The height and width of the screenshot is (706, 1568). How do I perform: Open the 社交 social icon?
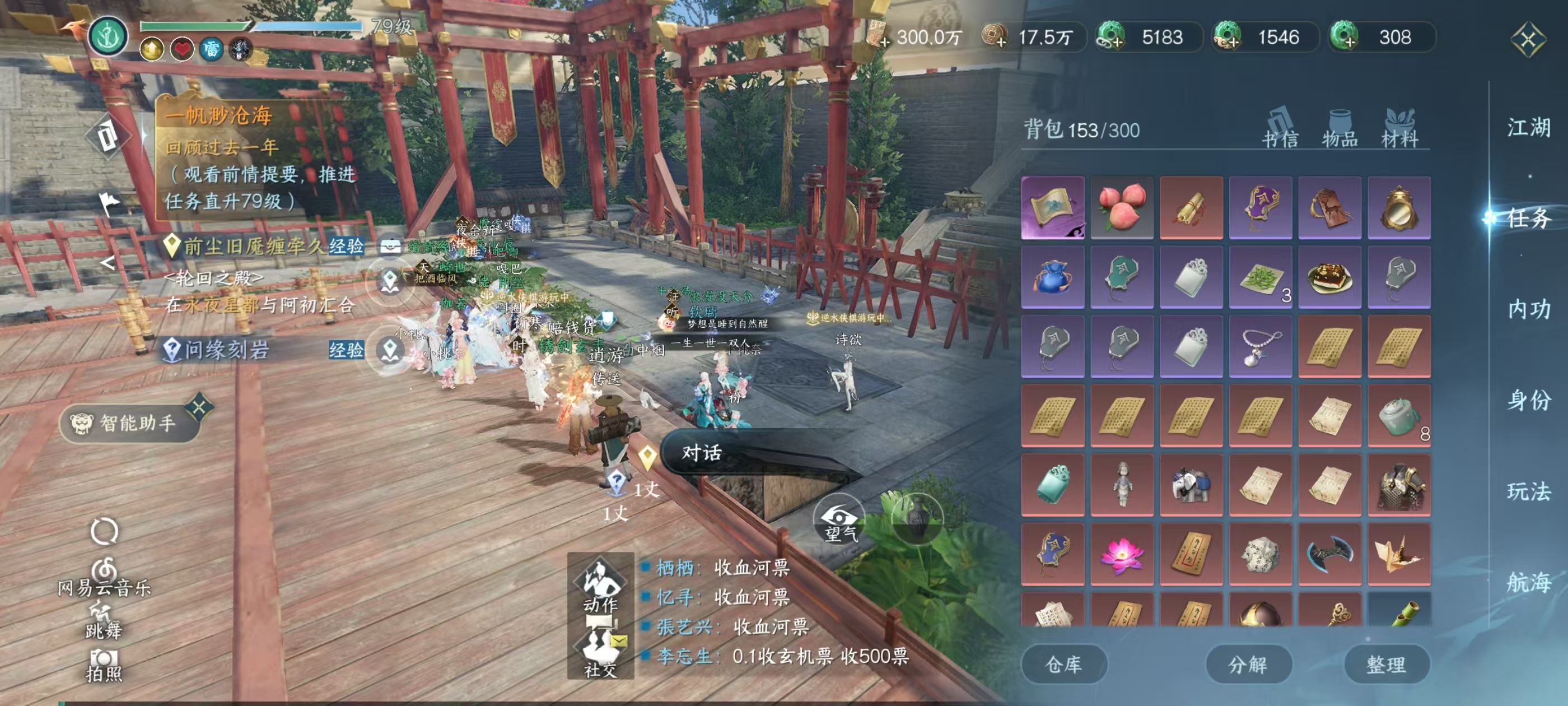[600, 653]
